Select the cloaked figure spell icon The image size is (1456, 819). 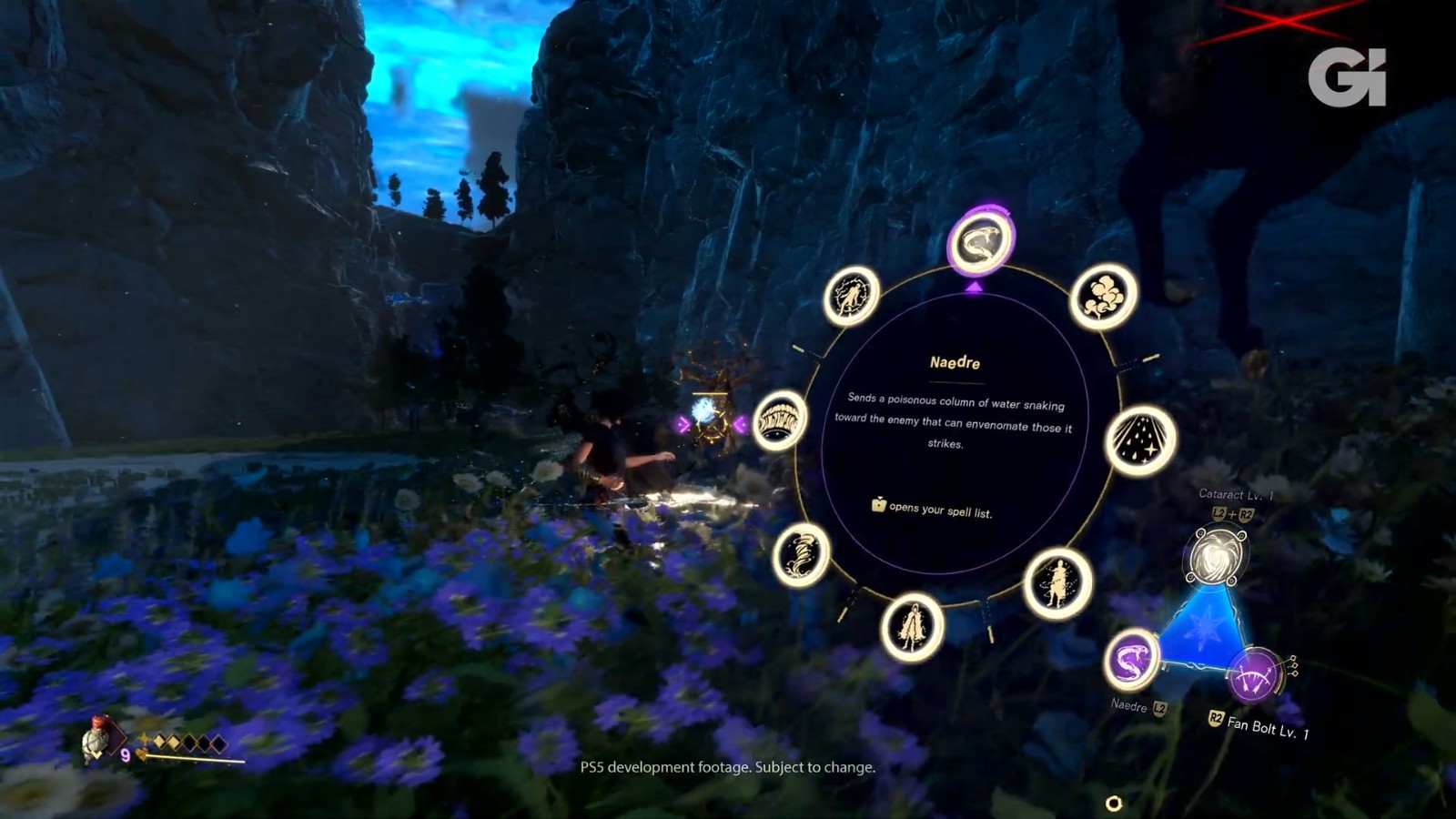pyautogui.click(x=912, y=627)
